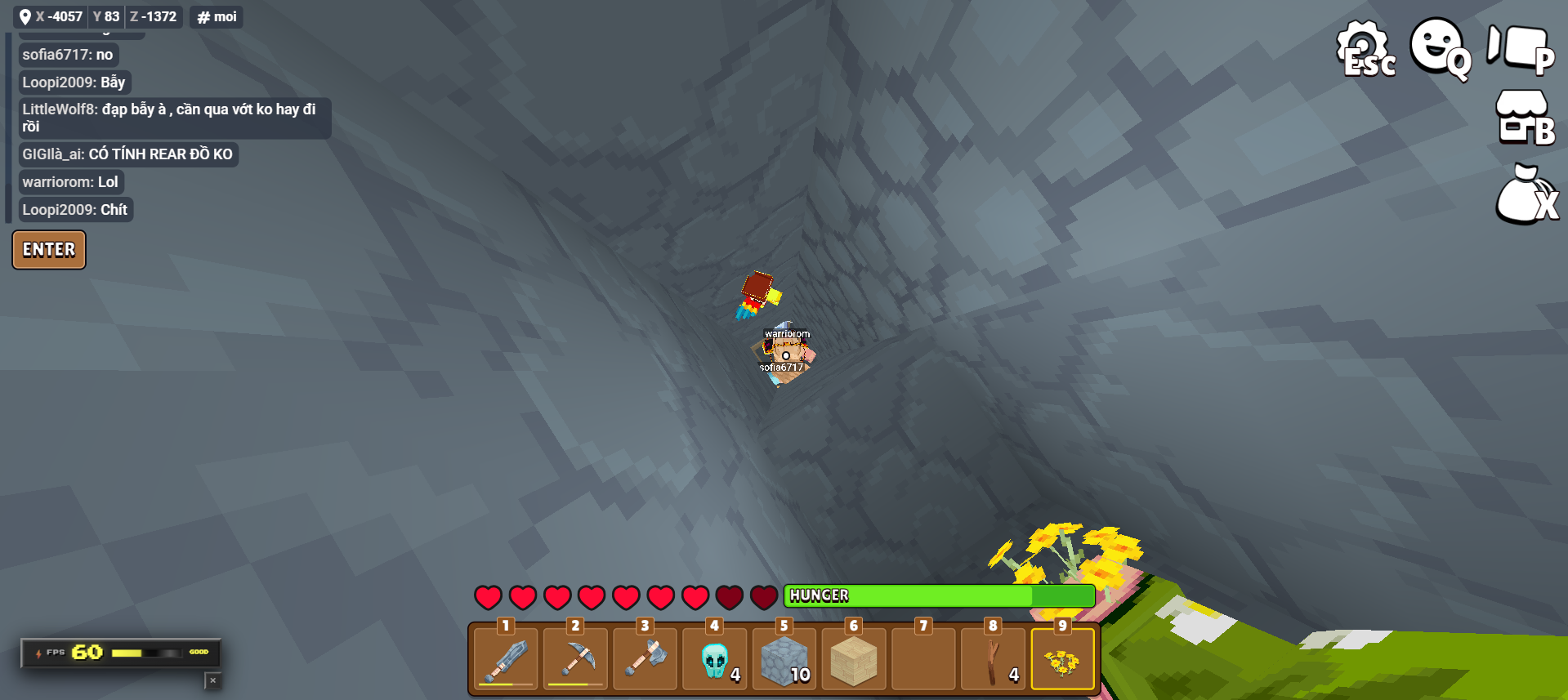
Task: Select the yellow flowers hotbar slot
Action: pyautogui.click(x=1062, y=658)
